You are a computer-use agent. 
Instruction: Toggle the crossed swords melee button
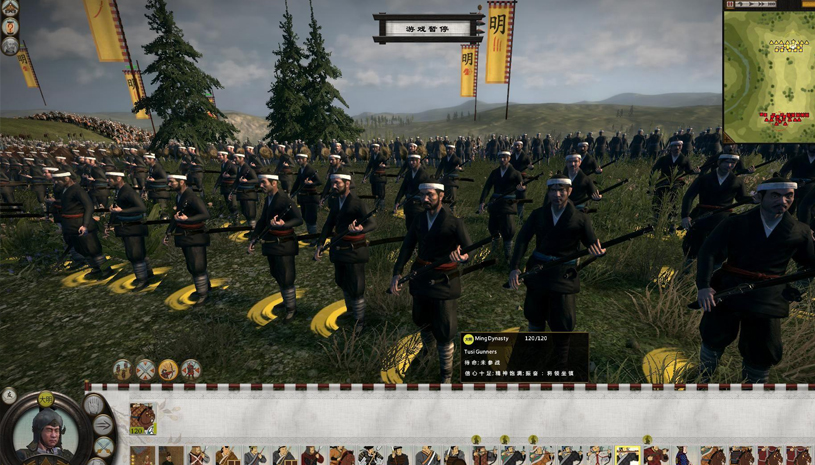pyautogui.click(x=102, y=448)
